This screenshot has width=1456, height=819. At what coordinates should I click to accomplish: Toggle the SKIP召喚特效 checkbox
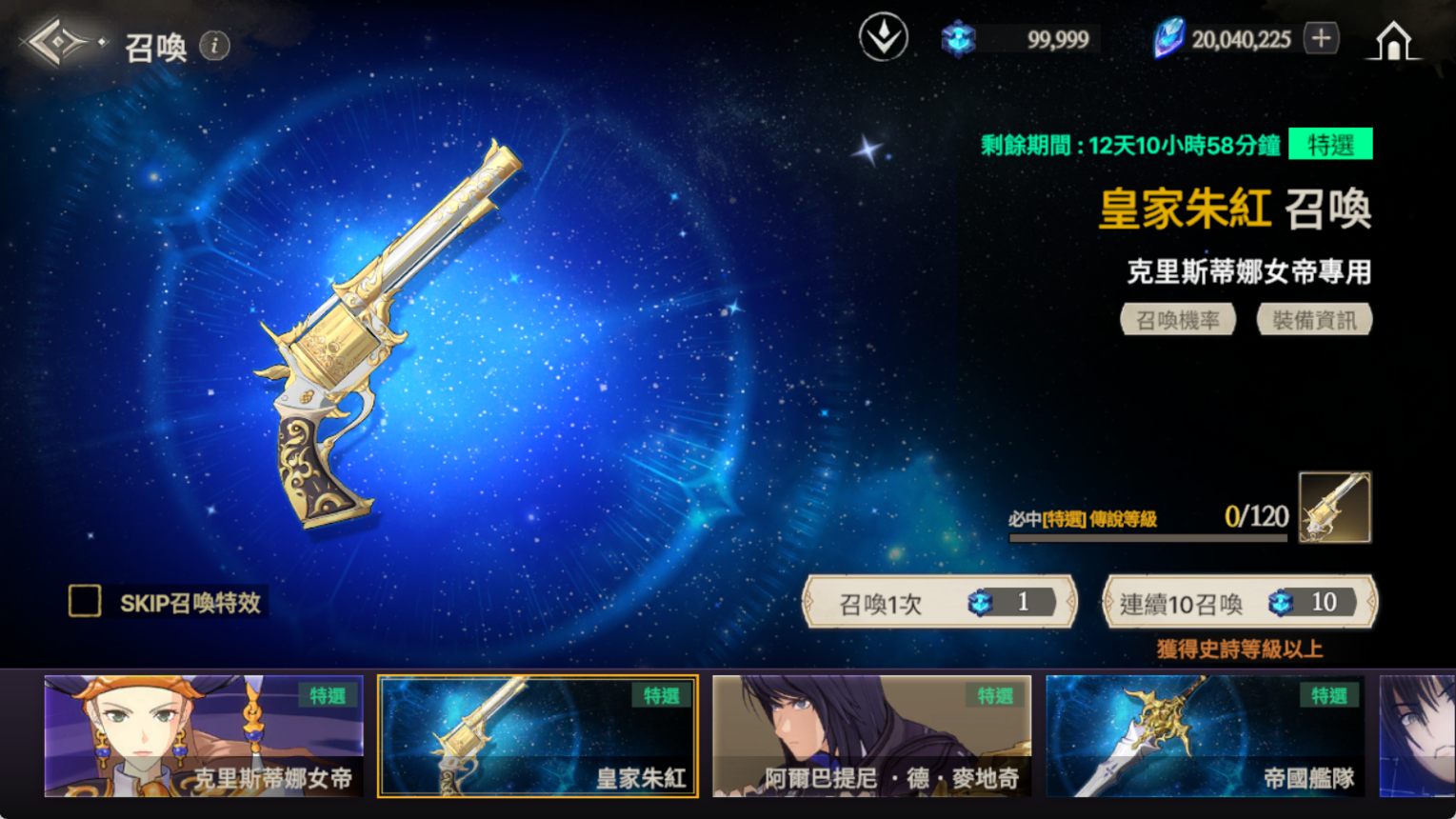click(85, 601)
